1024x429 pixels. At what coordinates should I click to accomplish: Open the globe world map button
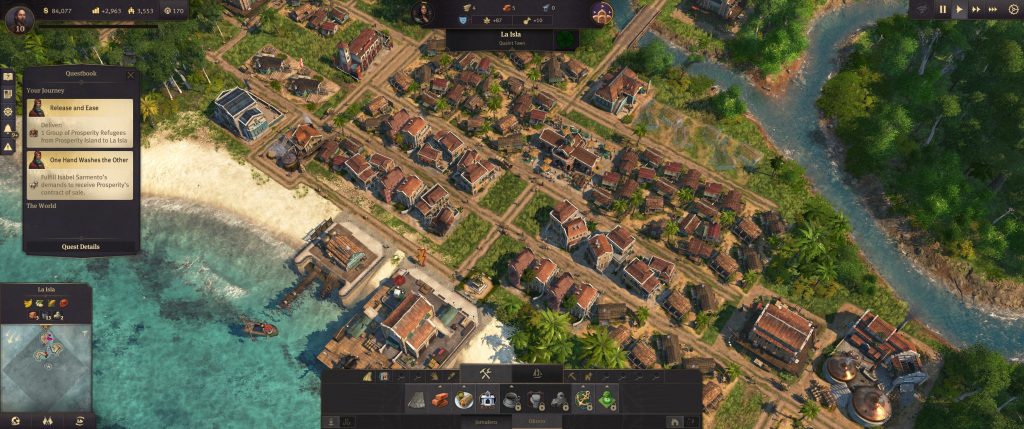(x=14, y=421)
